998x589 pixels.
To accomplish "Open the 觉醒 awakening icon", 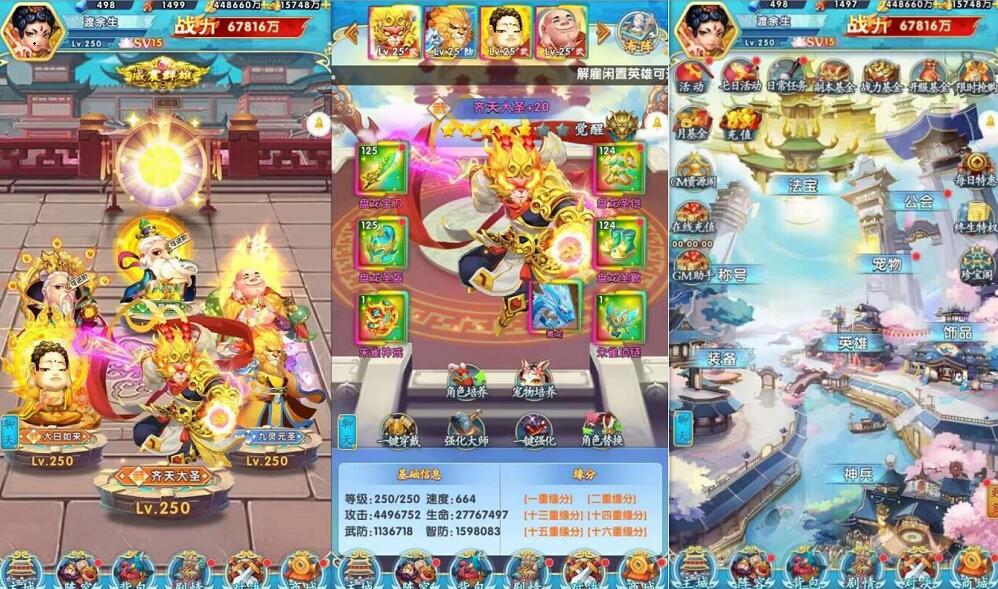I will (622, 127).
